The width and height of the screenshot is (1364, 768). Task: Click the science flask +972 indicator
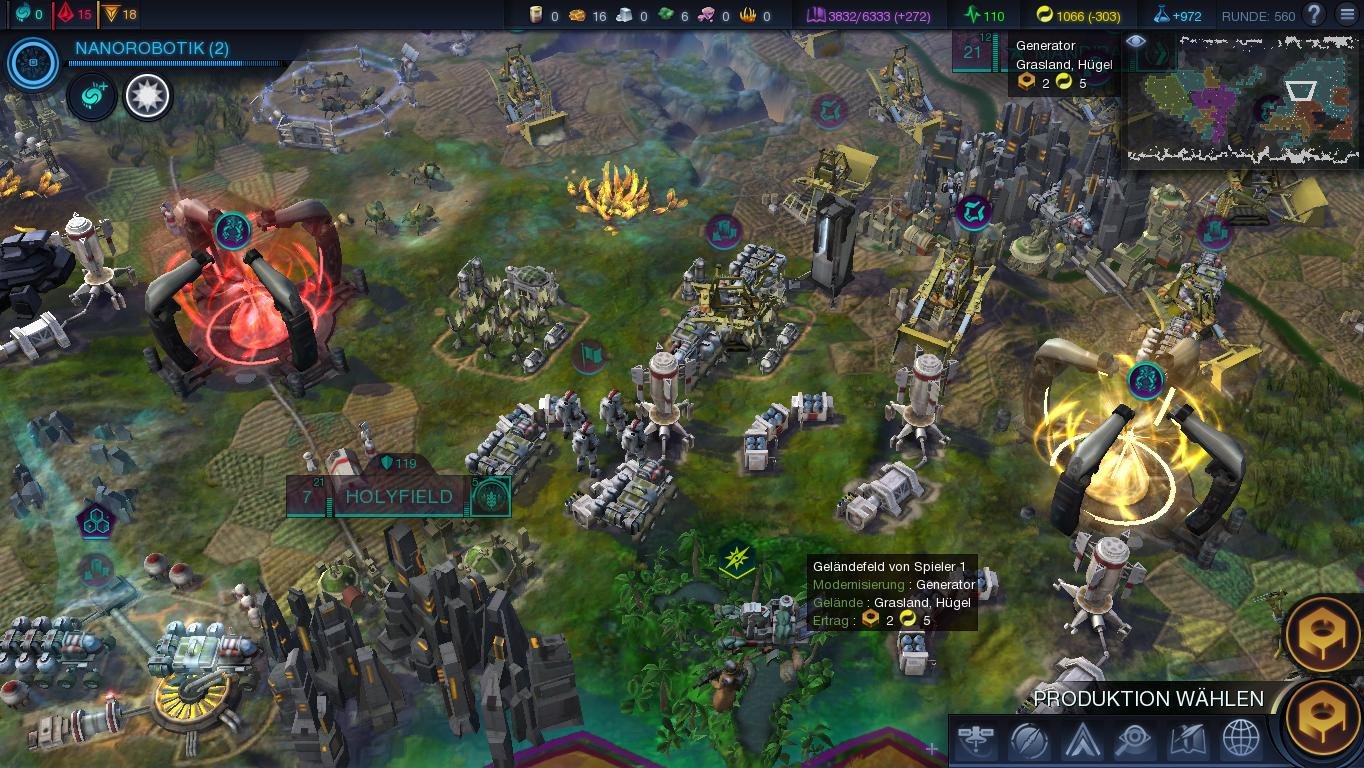pyautogui.click(x=1177, y=15)
